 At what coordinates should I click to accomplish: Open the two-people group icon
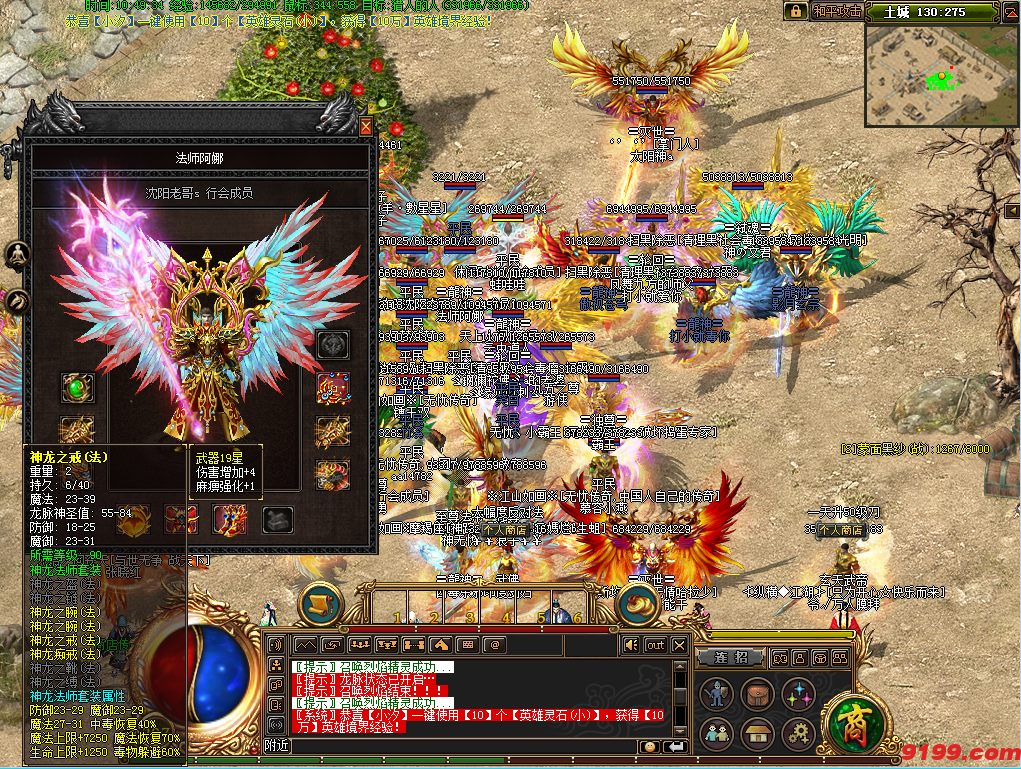(715, 734)
